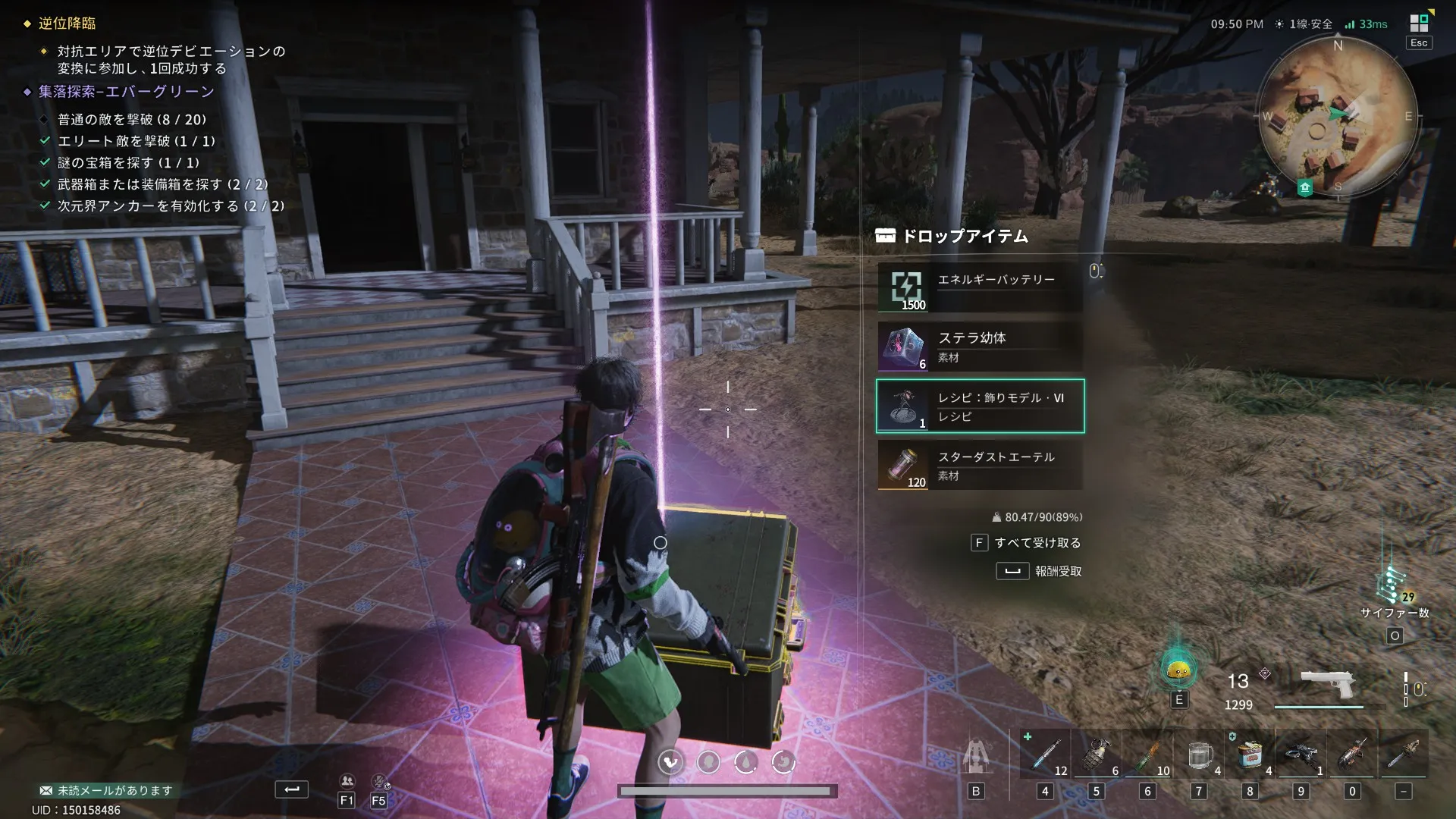Viewport: 1456px width, 819px height.
Task: Pick up レシピ：飾りモデル・VI recipe
Action: pyautogui.click(x=980, y=406)
